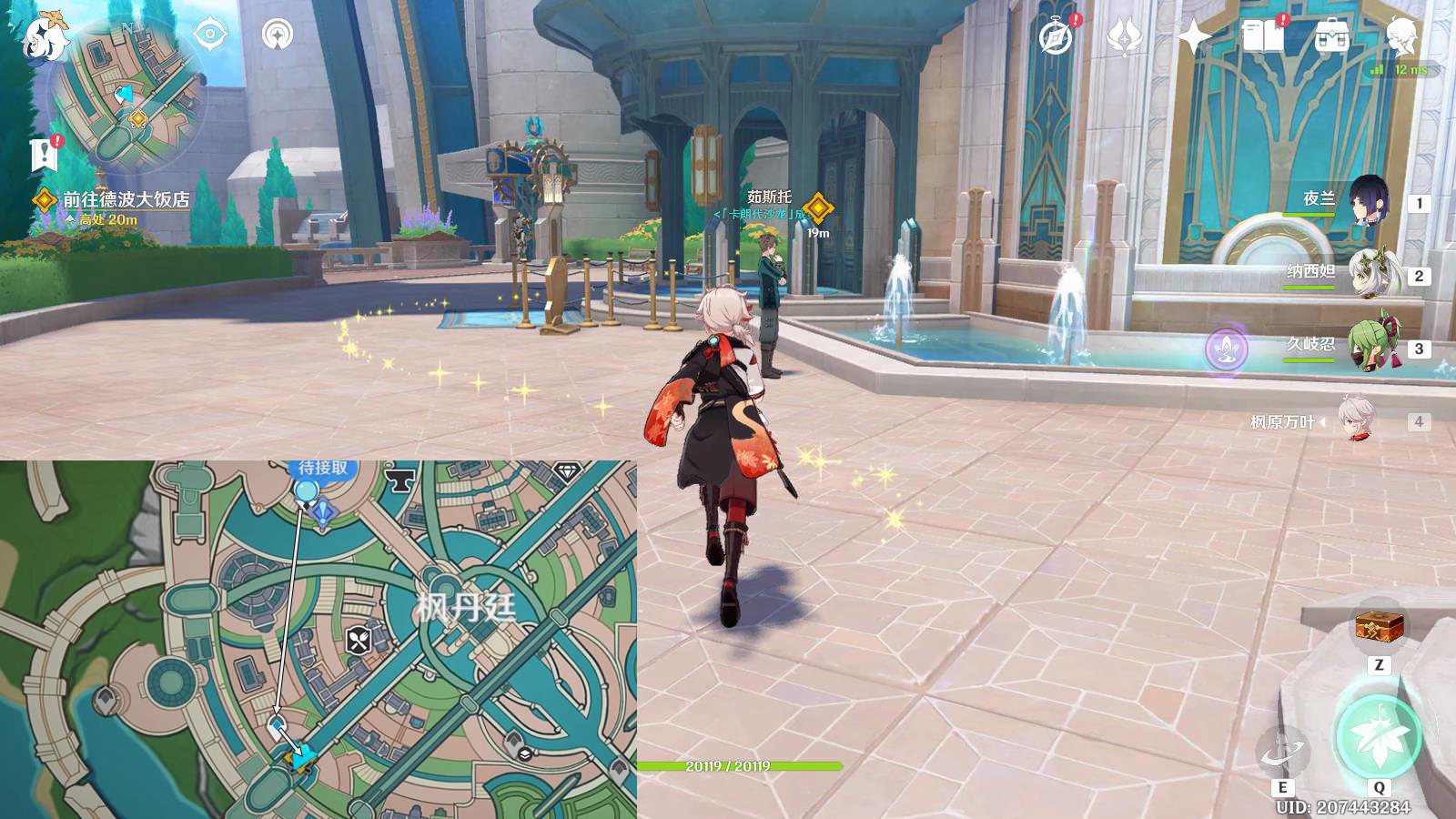
Task: Open the circular minimap
Action: (127, 95)
